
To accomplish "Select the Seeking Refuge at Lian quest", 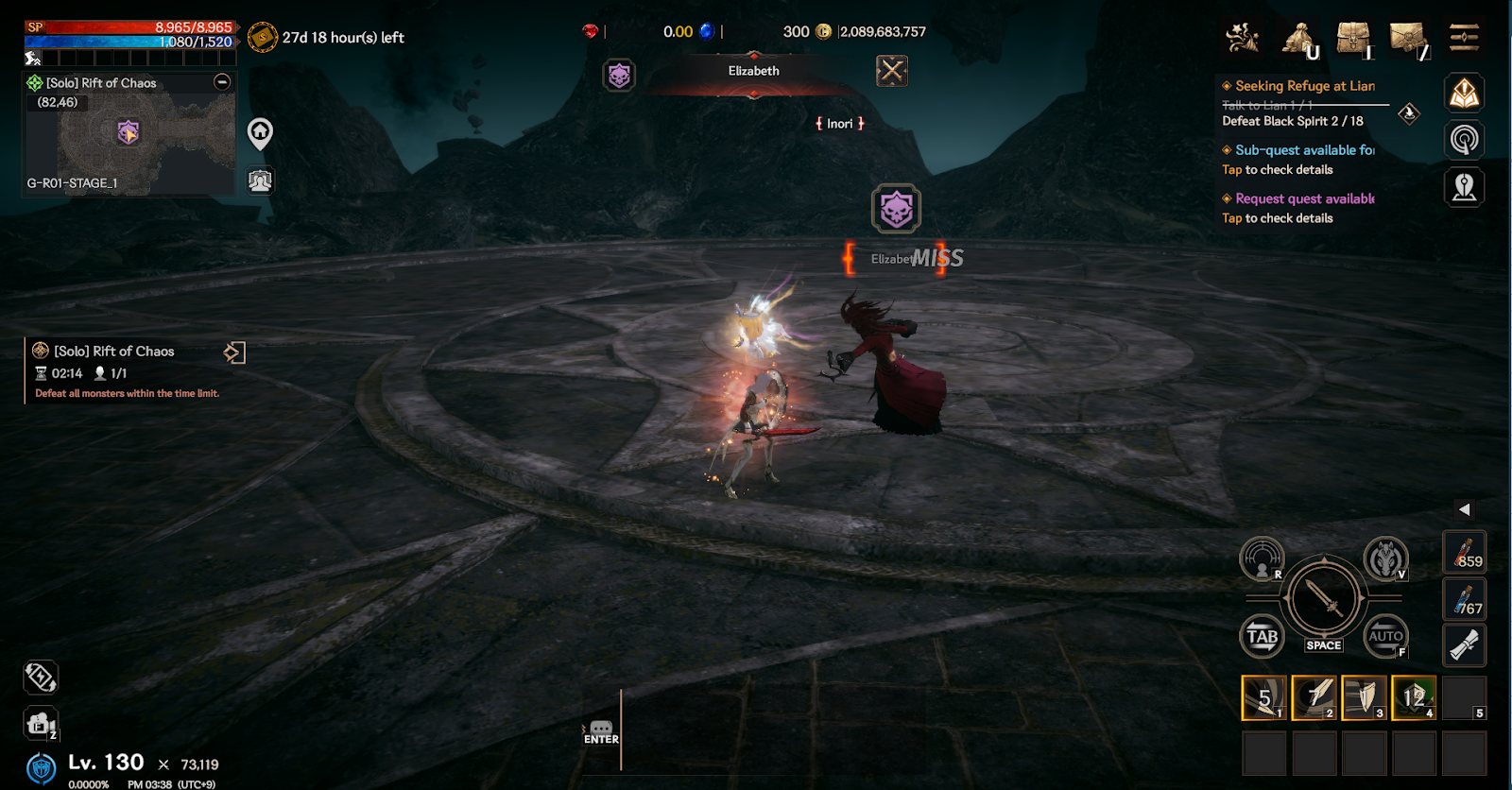I will pos(1304,86).
